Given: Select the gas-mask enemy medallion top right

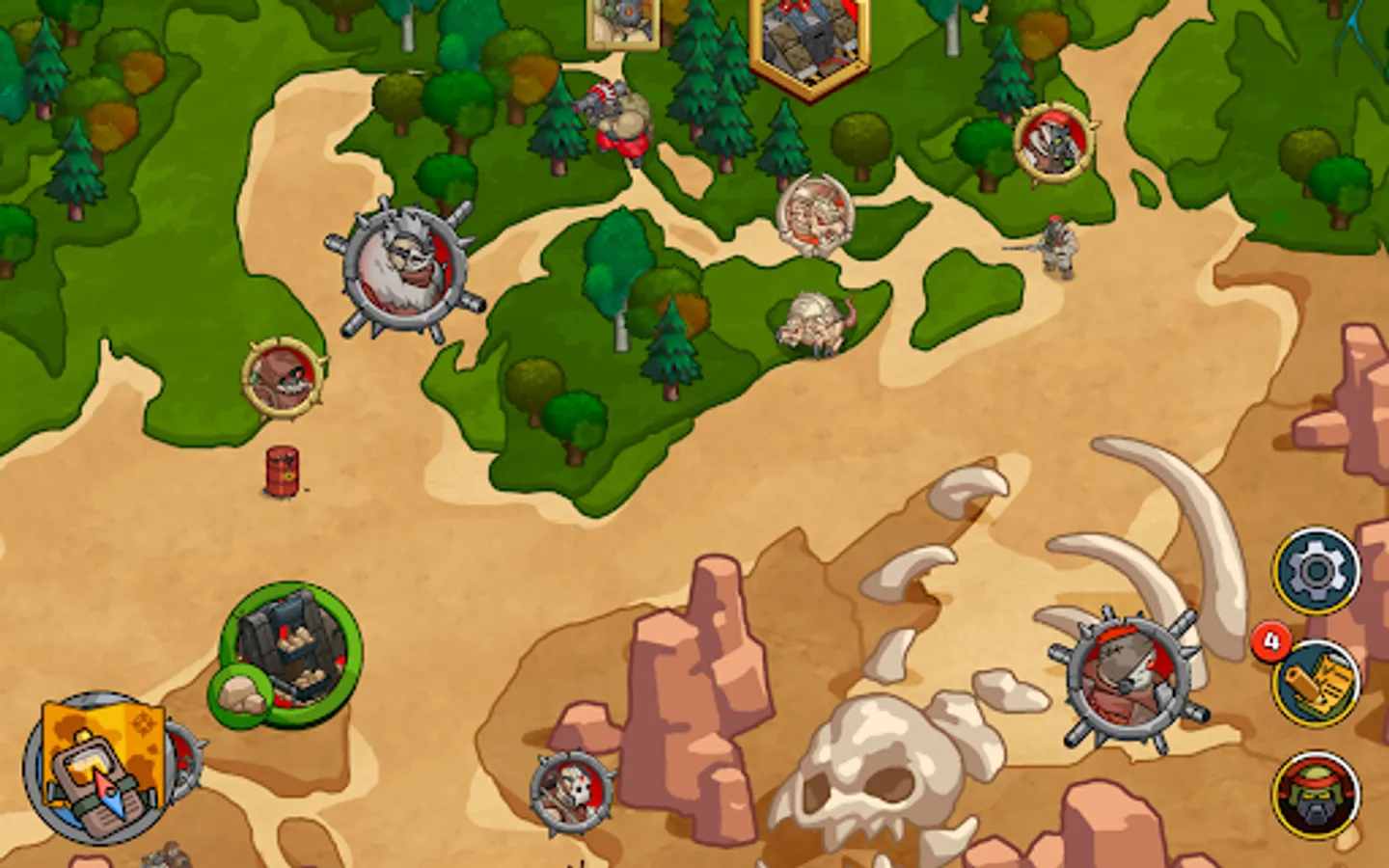Looking at the screenshot, I should (x=1053, y=145).
